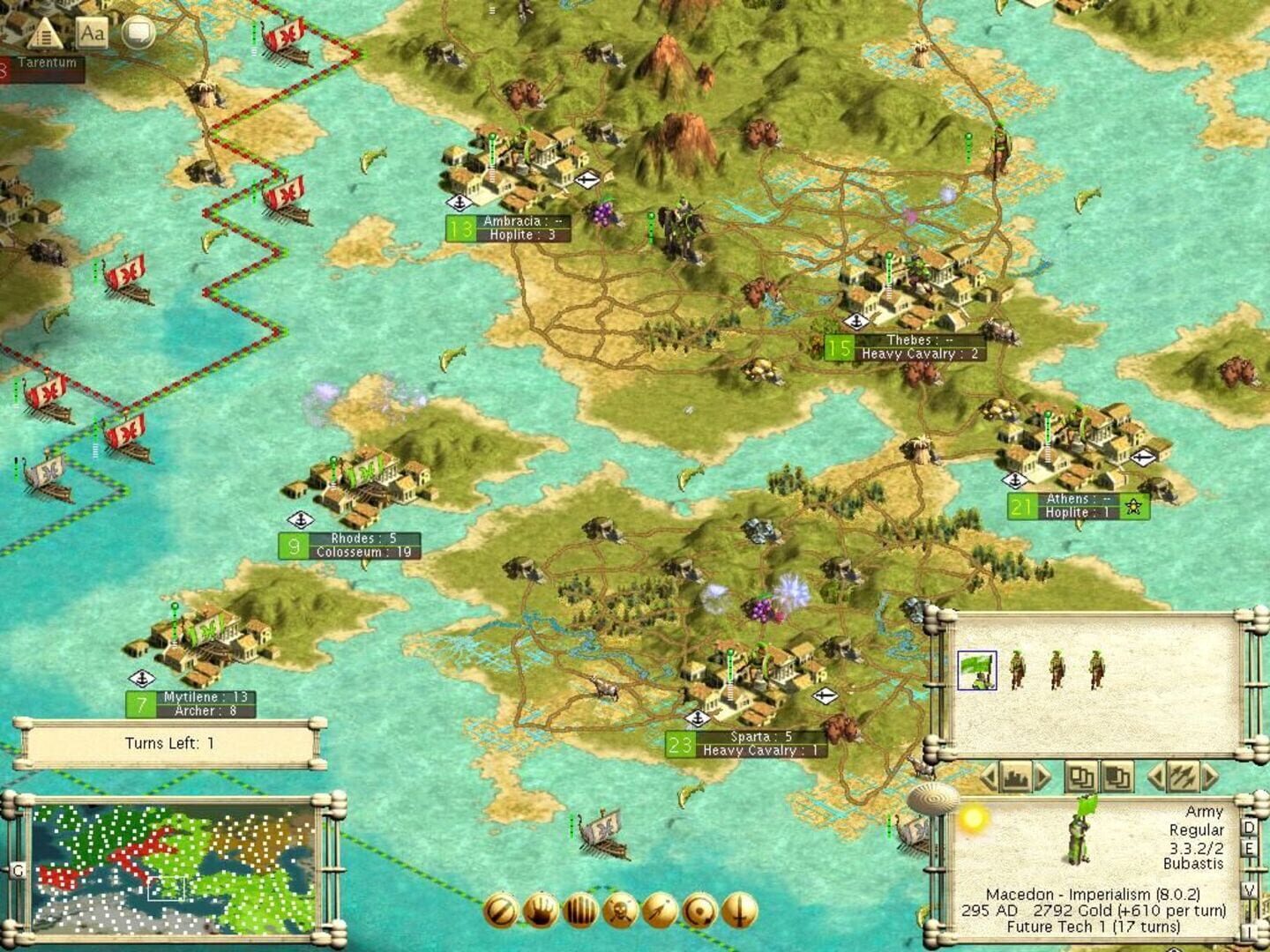Click right arrow beside the city graph icon

[1043, 777]
